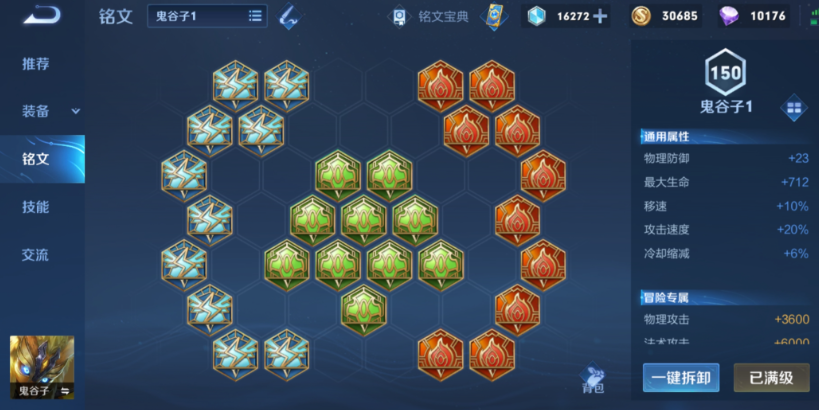This screenshot has width=819, height=410.
Task: Click the 已满级 button
Action: (x=771, y=378)
